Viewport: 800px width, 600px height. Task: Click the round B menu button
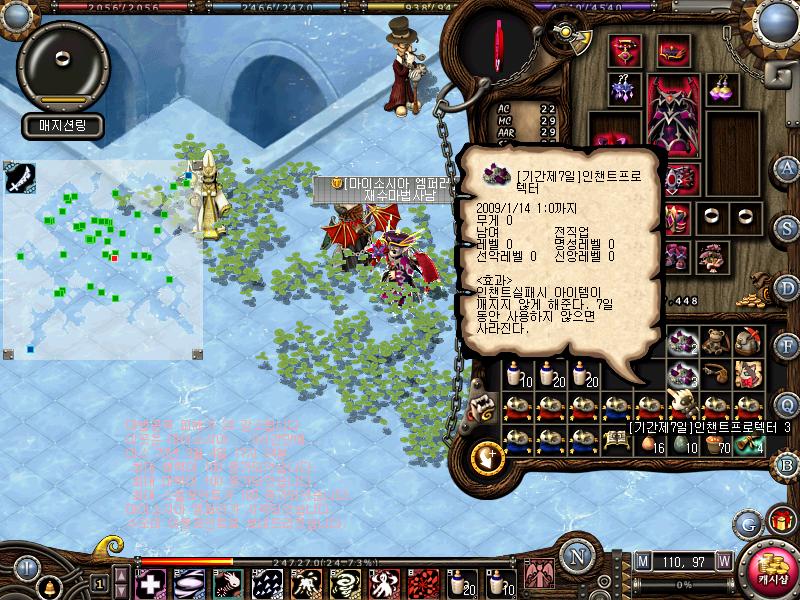pyautogui.click(x=786, y=463)
